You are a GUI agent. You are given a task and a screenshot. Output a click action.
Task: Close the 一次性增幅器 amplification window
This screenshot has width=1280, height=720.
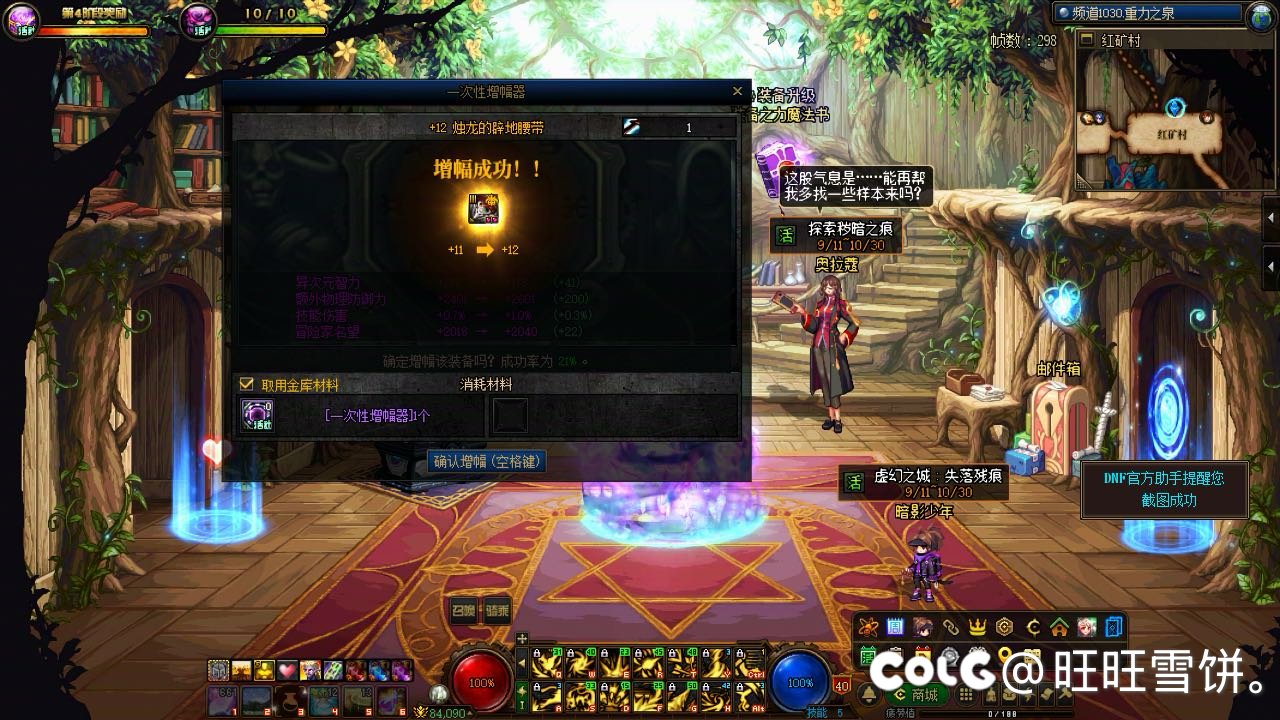tap(737, 91)
